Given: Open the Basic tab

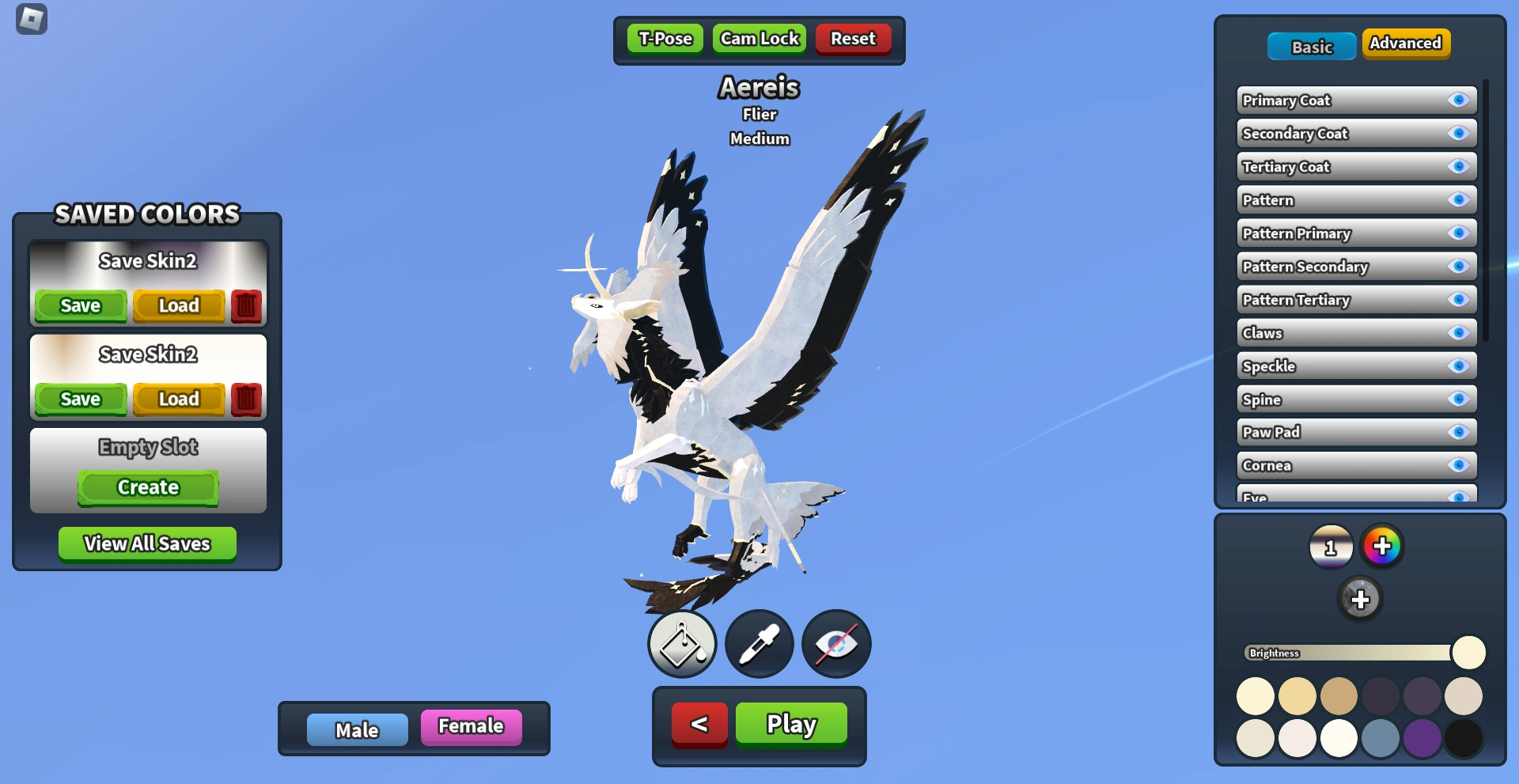Looking at the screenshot, I should [x=1311, y=47].
